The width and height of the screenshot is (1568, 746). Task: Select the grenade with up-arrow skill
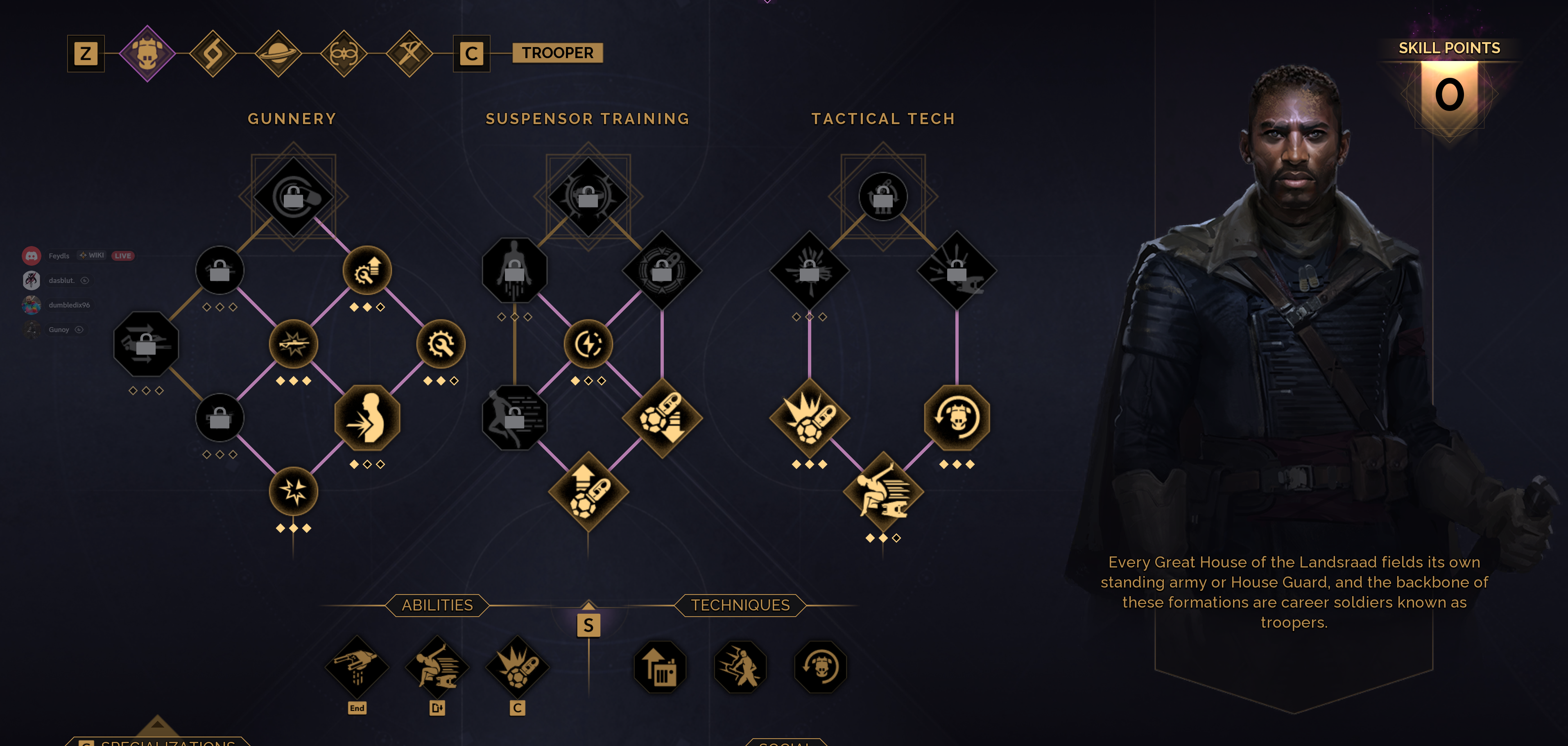point(588,492)
